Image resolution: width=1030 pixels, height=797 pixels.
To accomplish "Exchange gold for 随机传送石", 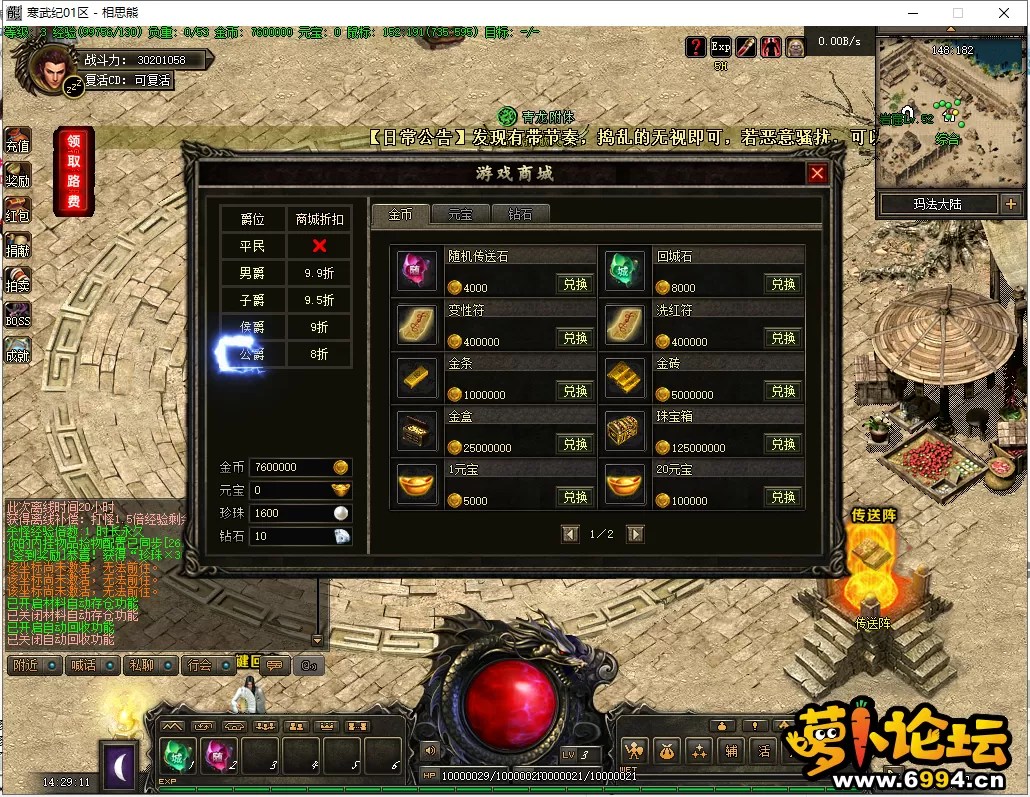I will pos(575,284).
